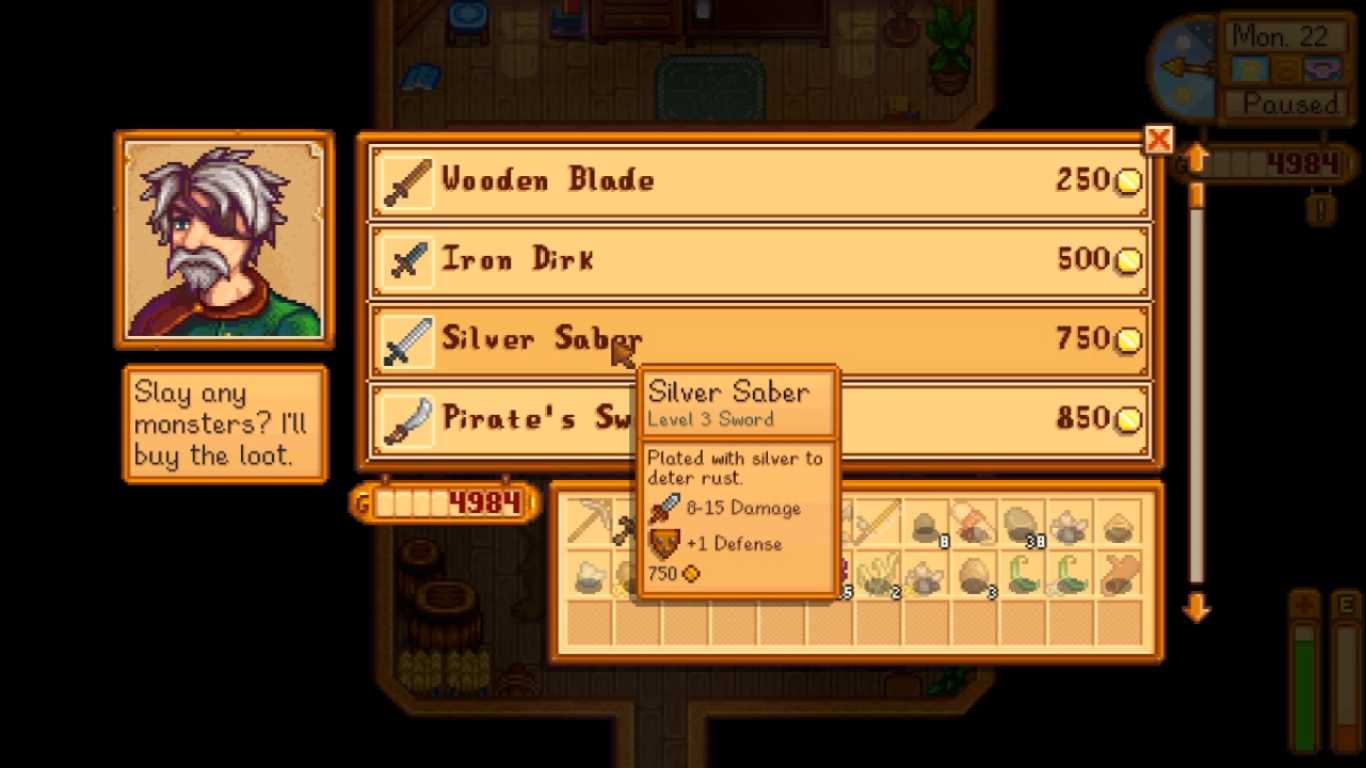Pick the fishing rod inventory slot
Viewport: 1366px width, 768px height.
coord(877,523)
